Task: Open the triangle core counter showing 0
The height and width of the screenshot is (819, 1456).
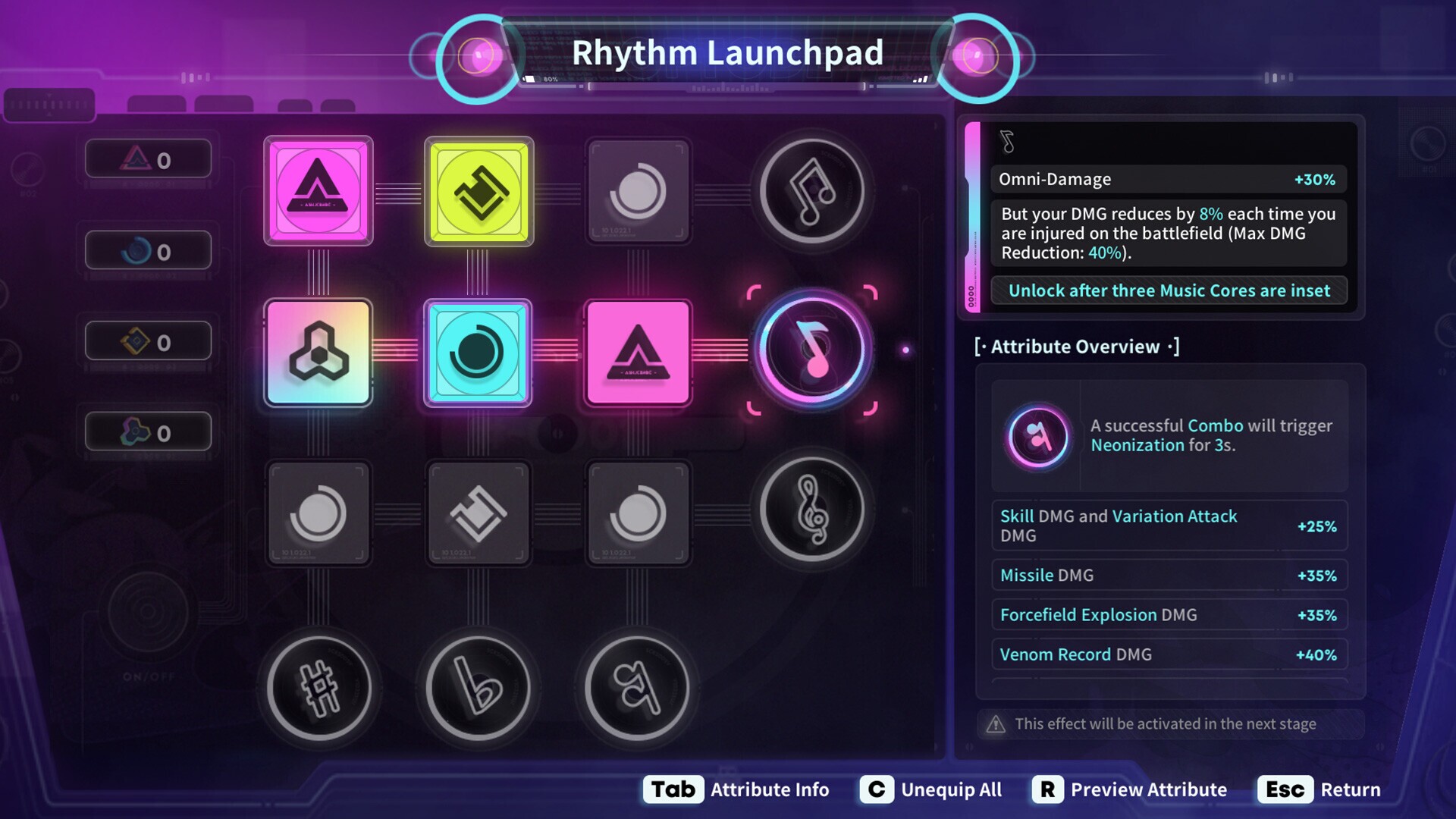Action: [149, 158]
